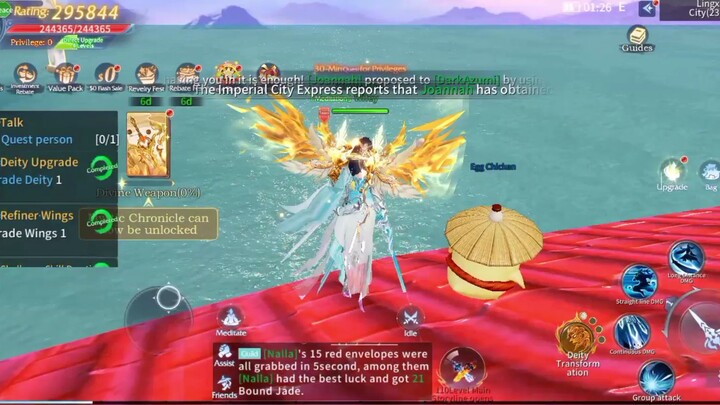Use the Continuous DMG skill
The image size is (720, 405).
631,332
